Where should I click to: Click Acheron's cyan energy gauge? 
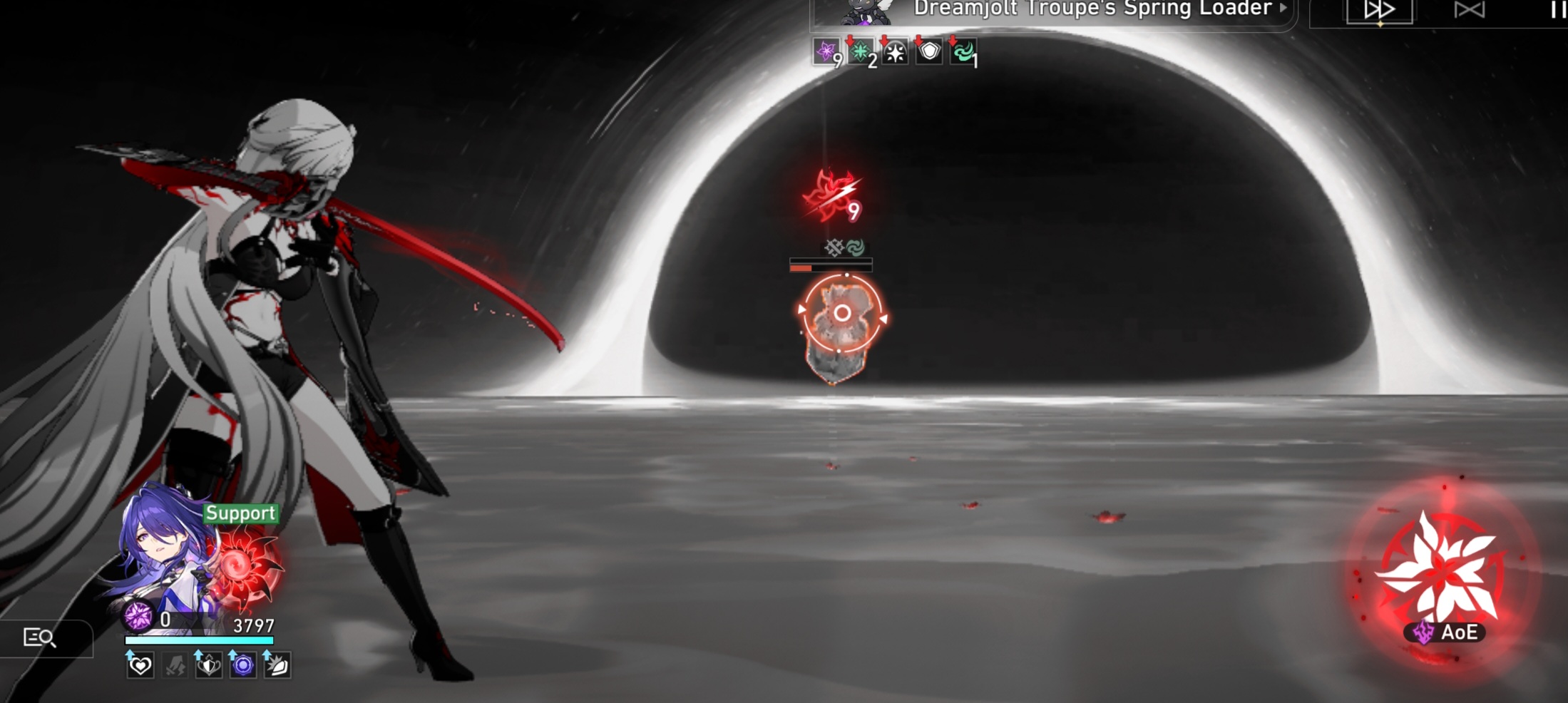(198, 640)
